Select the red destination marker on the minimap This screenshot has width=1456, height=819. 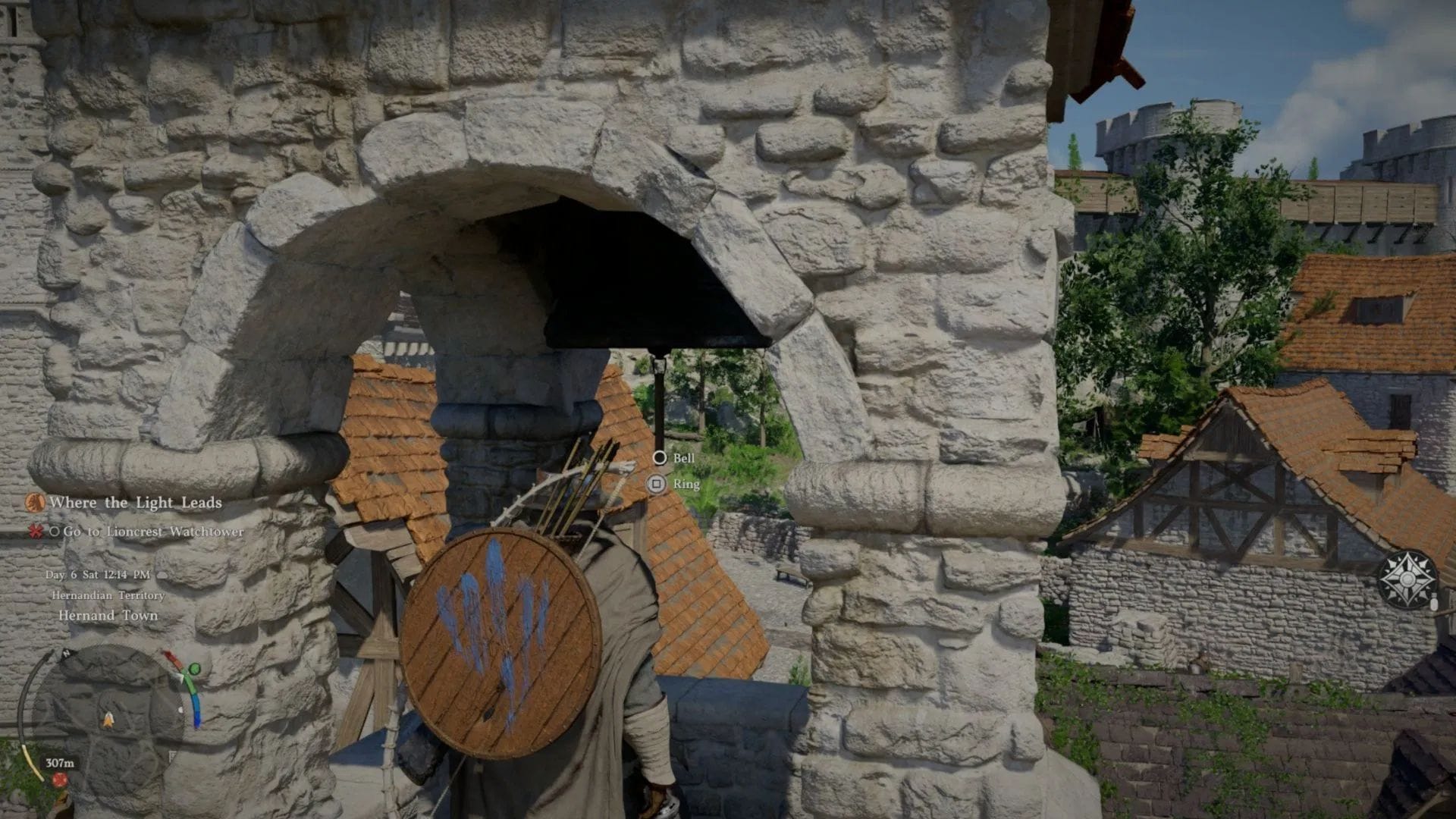point(60,780)
